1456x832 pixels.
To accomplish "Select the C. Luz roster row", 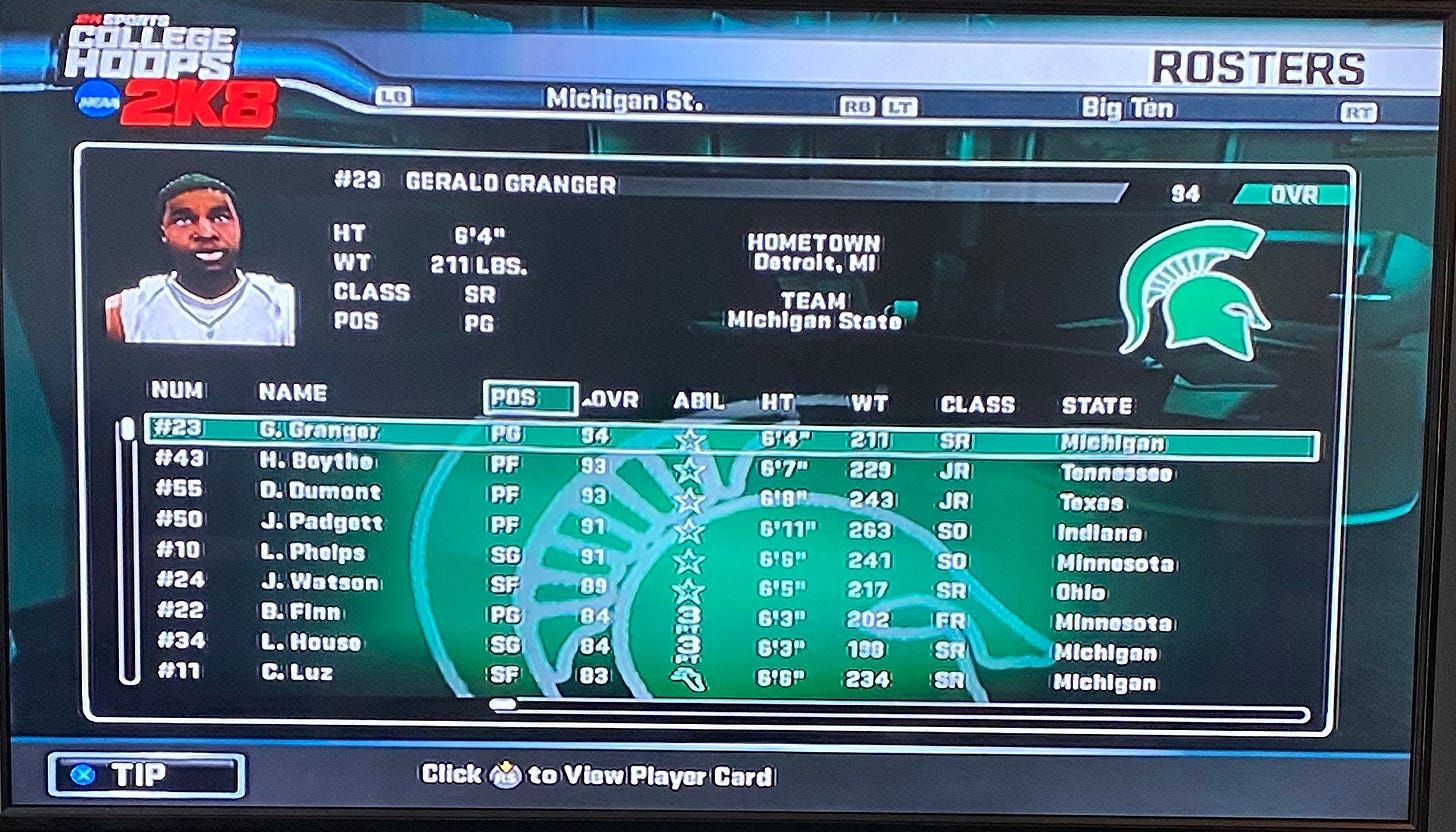I will pos(296,673).
